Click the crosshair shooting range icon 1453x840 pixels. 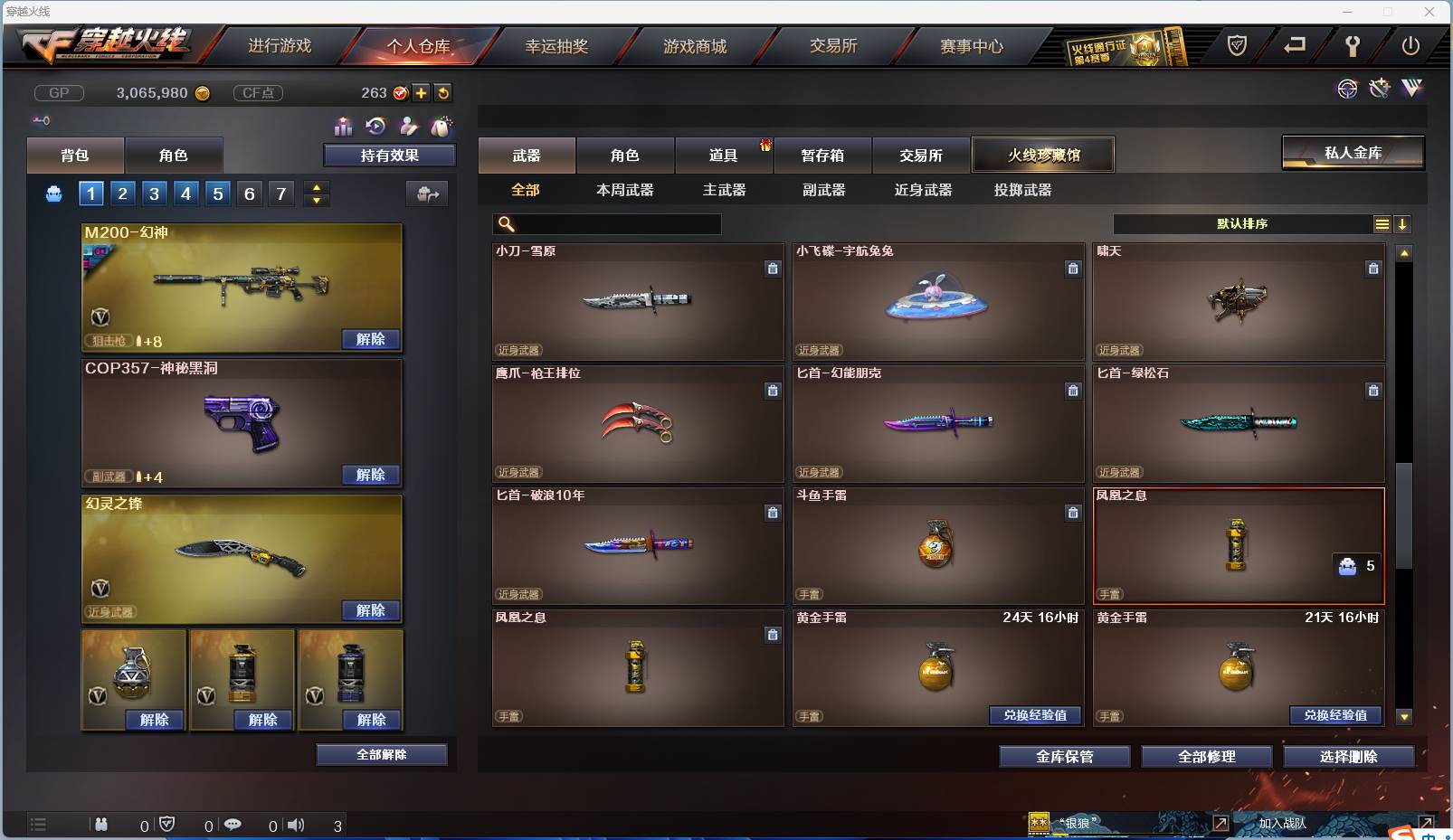(1348, 89)
